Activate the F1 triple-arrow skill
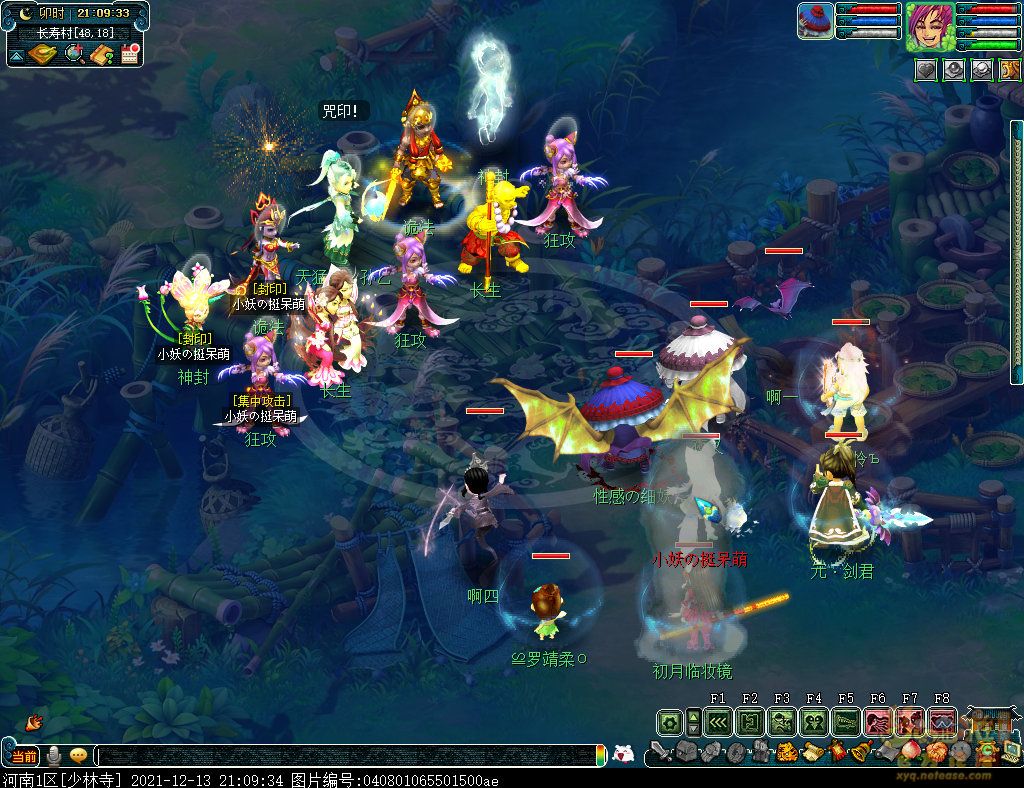Image resolution: width=1024 pixels, height=788 pixels. click(x=717, y=722)
